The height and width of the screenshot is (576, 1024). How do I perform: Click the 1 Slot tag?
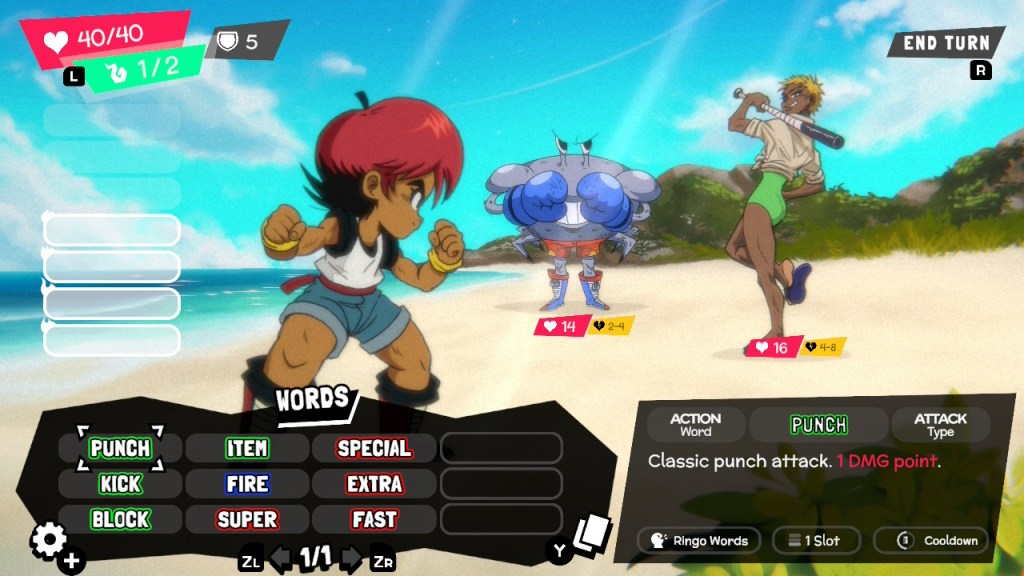pos(815,541)
